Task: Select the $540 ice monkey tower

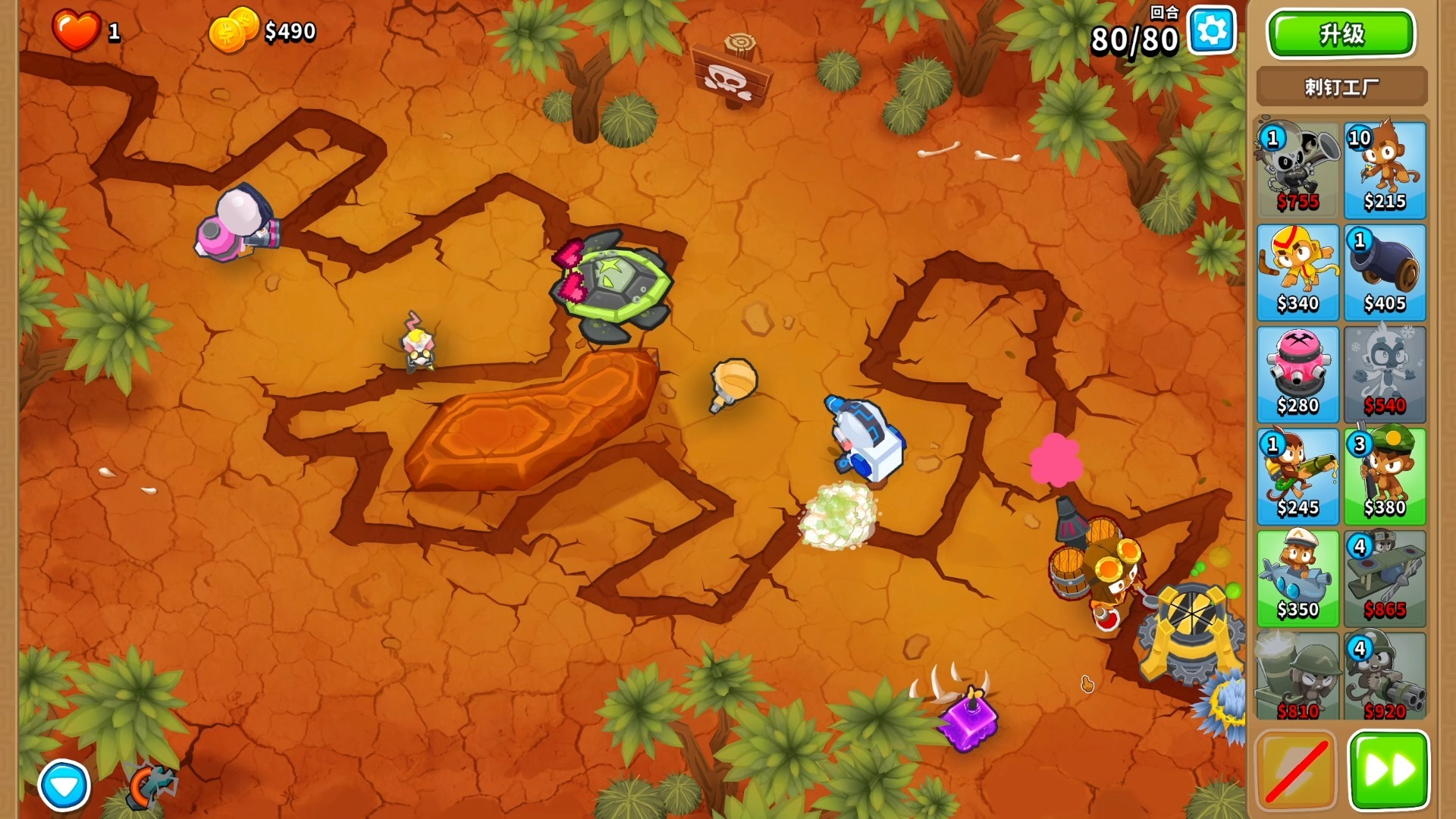Action: (1385, 375)
